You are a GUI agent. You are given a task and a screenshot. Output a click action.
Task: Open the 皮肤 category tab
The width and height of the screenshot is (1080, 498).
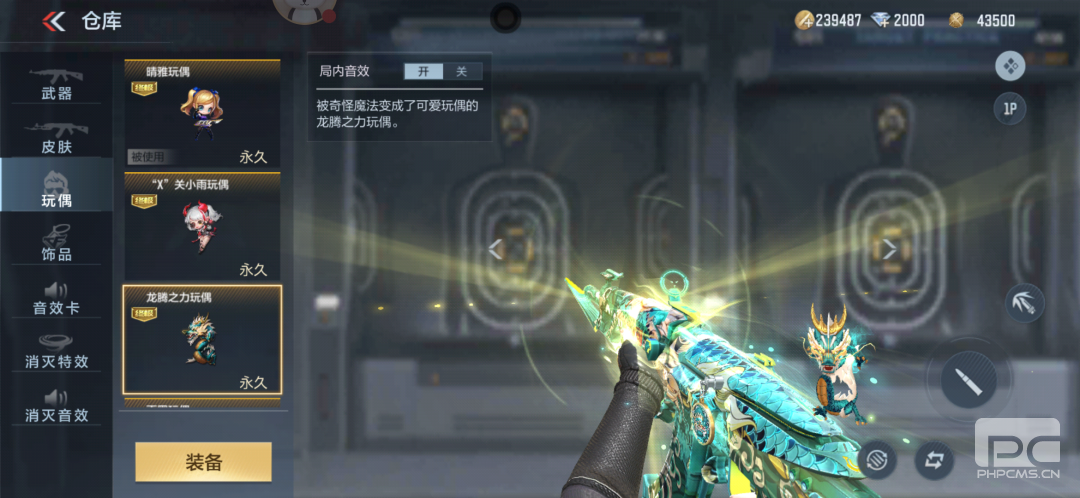[57, 138]
